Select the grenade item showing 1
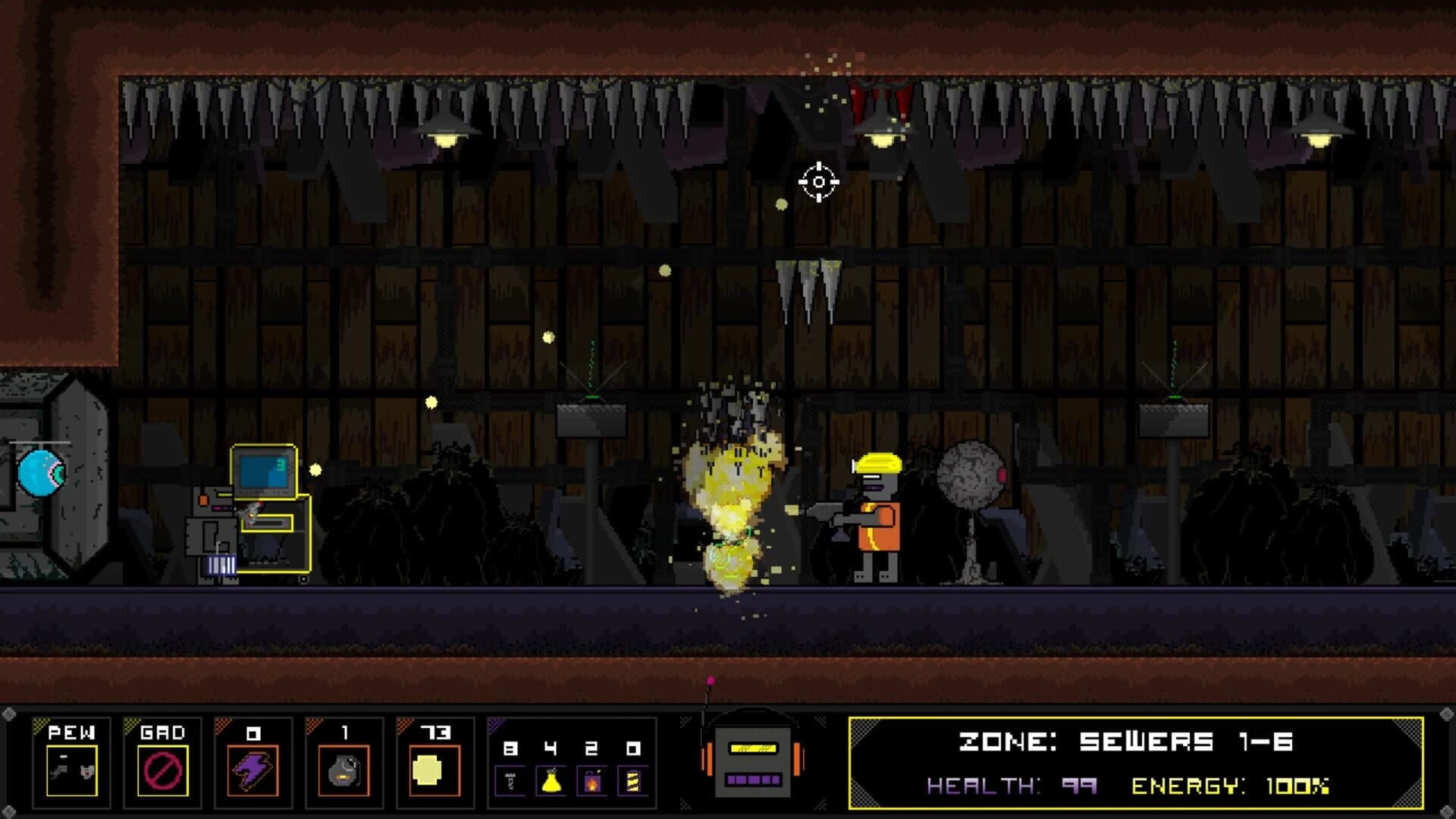The width and height of the screenshot is (1456, 819). [343, 770]
